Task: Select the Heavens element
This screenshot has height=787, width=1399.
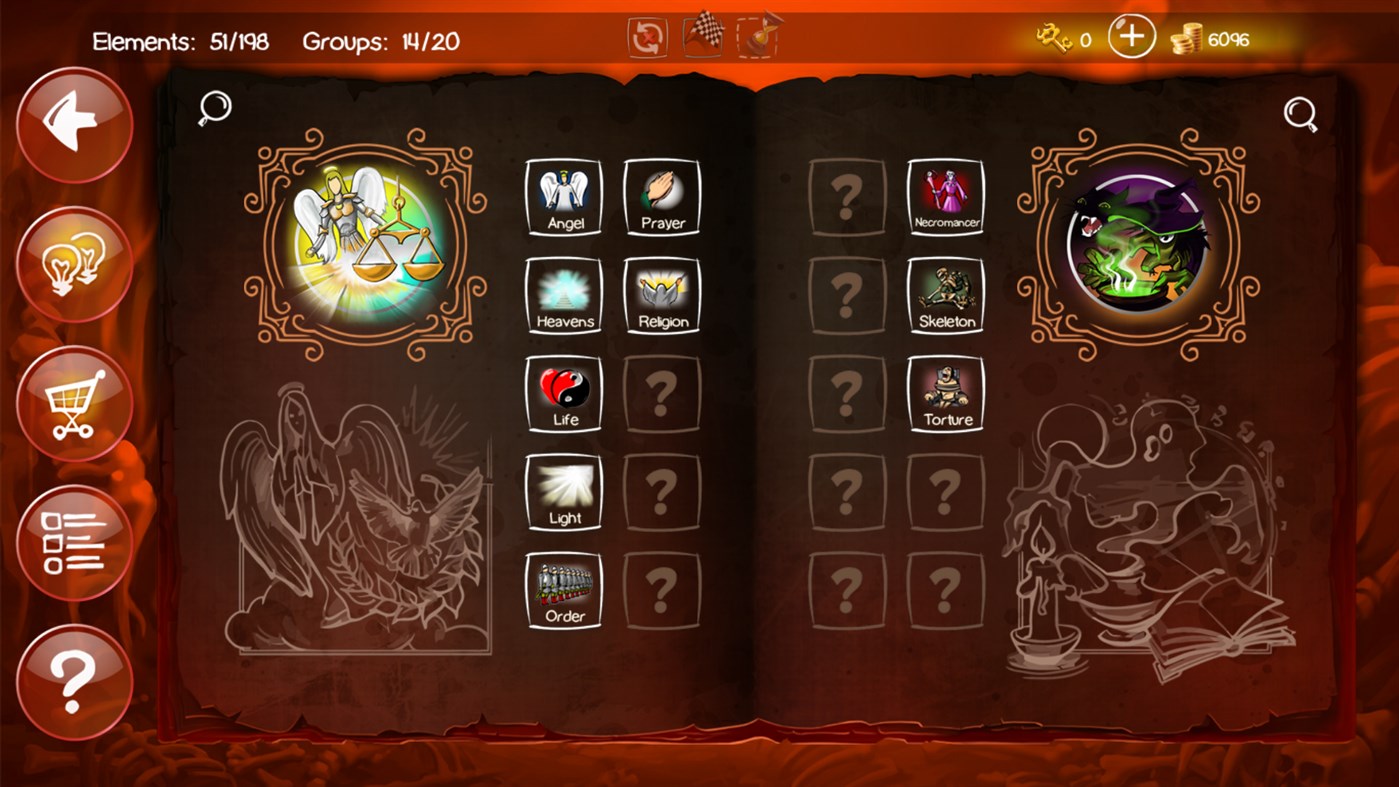Action: 563,294
